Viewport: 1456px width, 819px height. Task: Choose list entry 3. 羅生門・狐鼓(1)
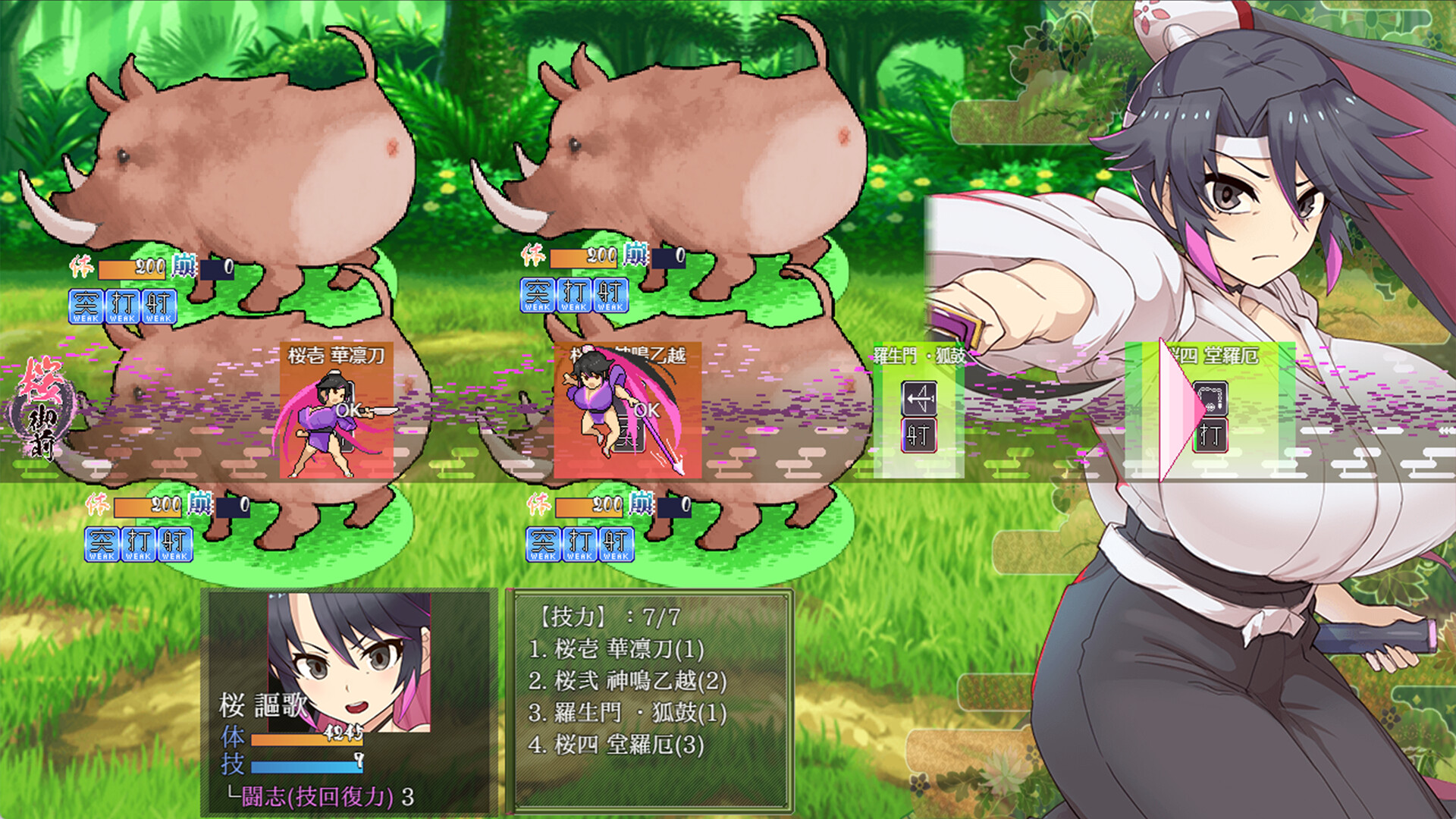[x=627, y=713]
